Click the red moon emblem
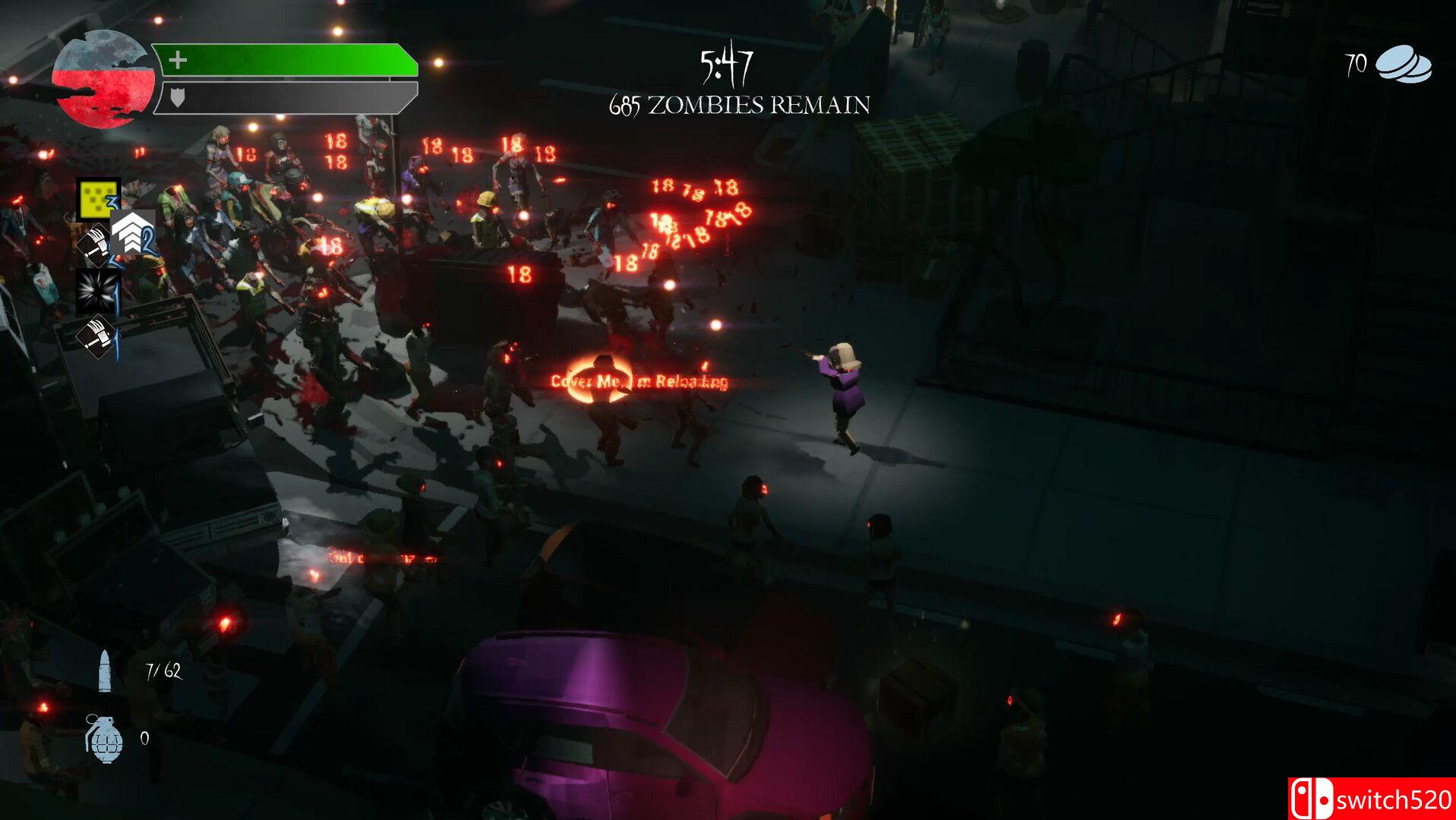 [x=102, y=79]
